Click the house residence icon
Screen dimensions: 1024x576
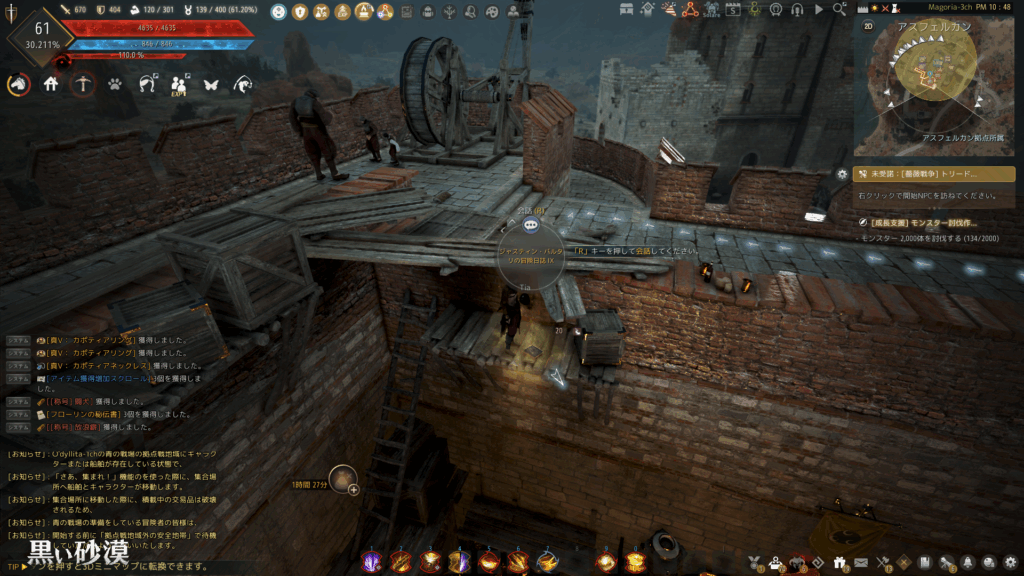point(51,85)
